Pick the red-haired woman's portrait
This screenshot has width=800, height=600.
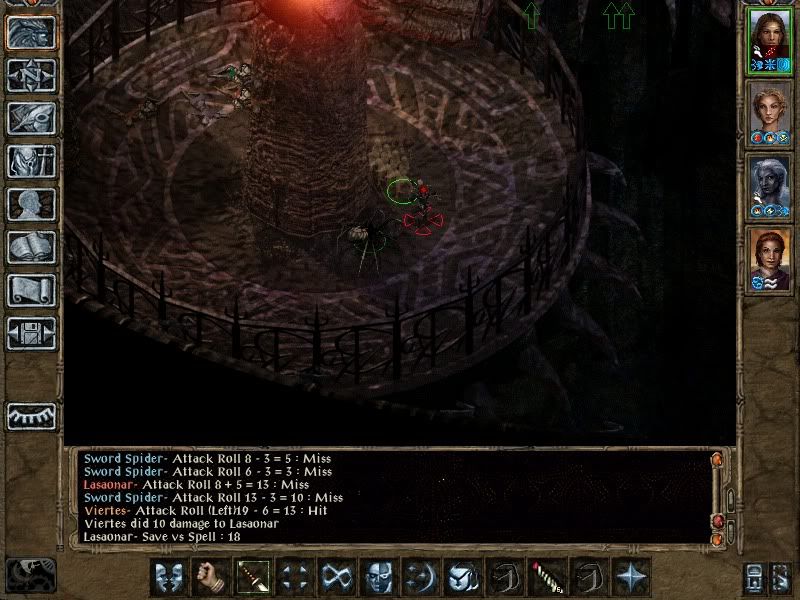[769, 259]
